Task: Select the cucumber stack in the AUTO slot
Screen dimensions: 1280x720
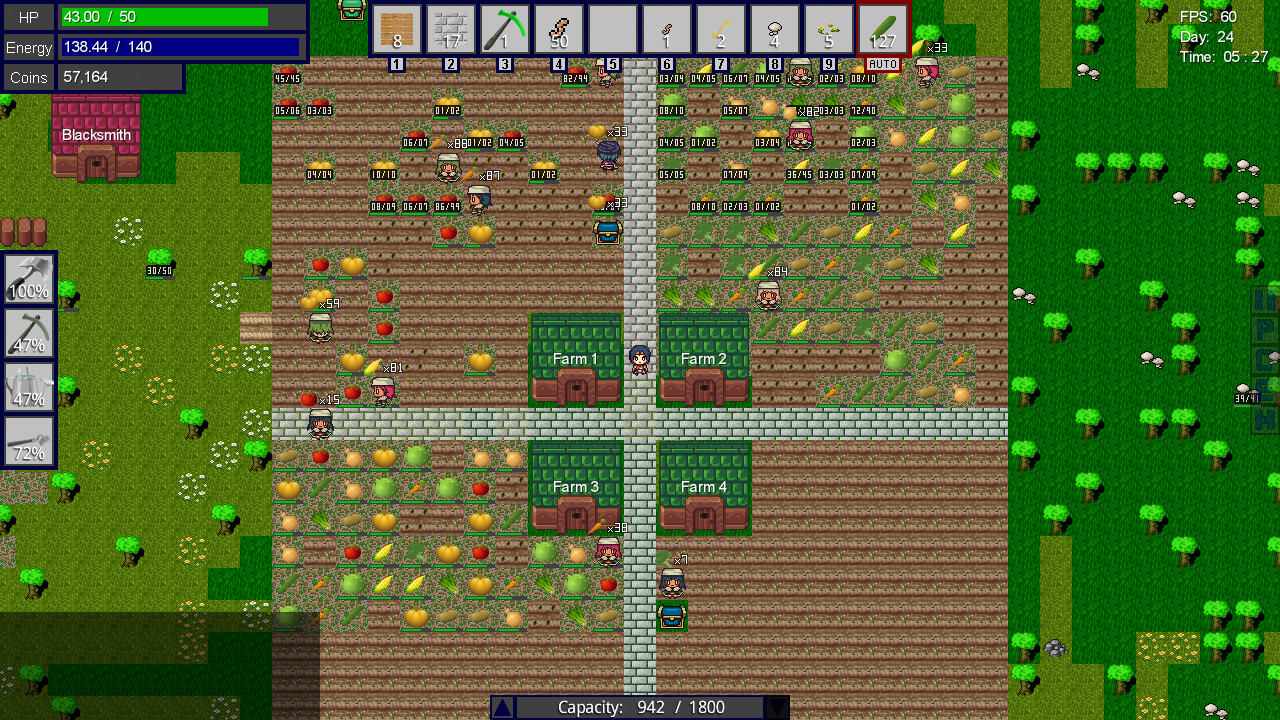Action: (x=882, y=30)
